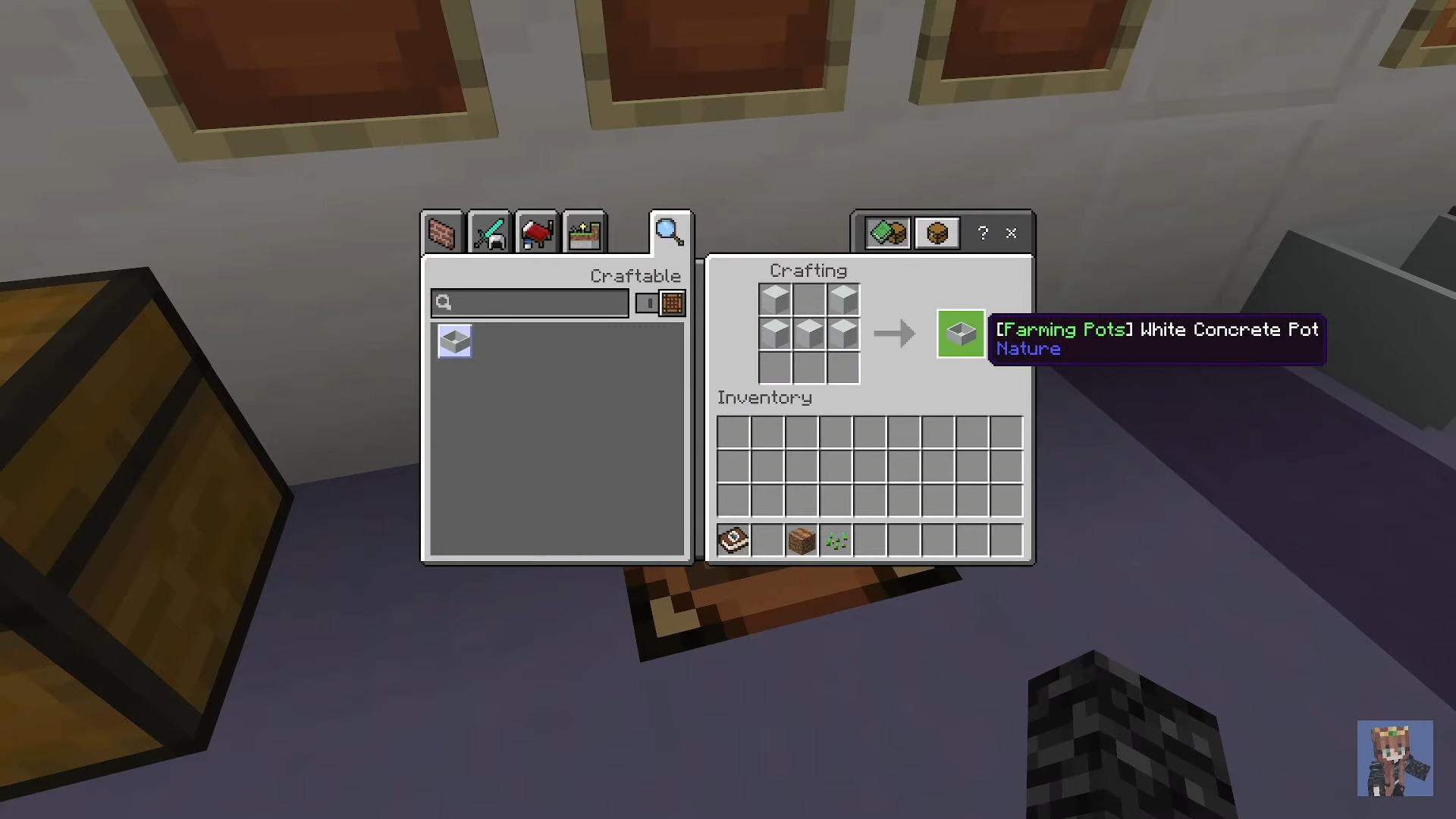Viewport: 1456px width, 819px height.
Task: Select the white concrete block in Craftable list
Action: point(454,340)
